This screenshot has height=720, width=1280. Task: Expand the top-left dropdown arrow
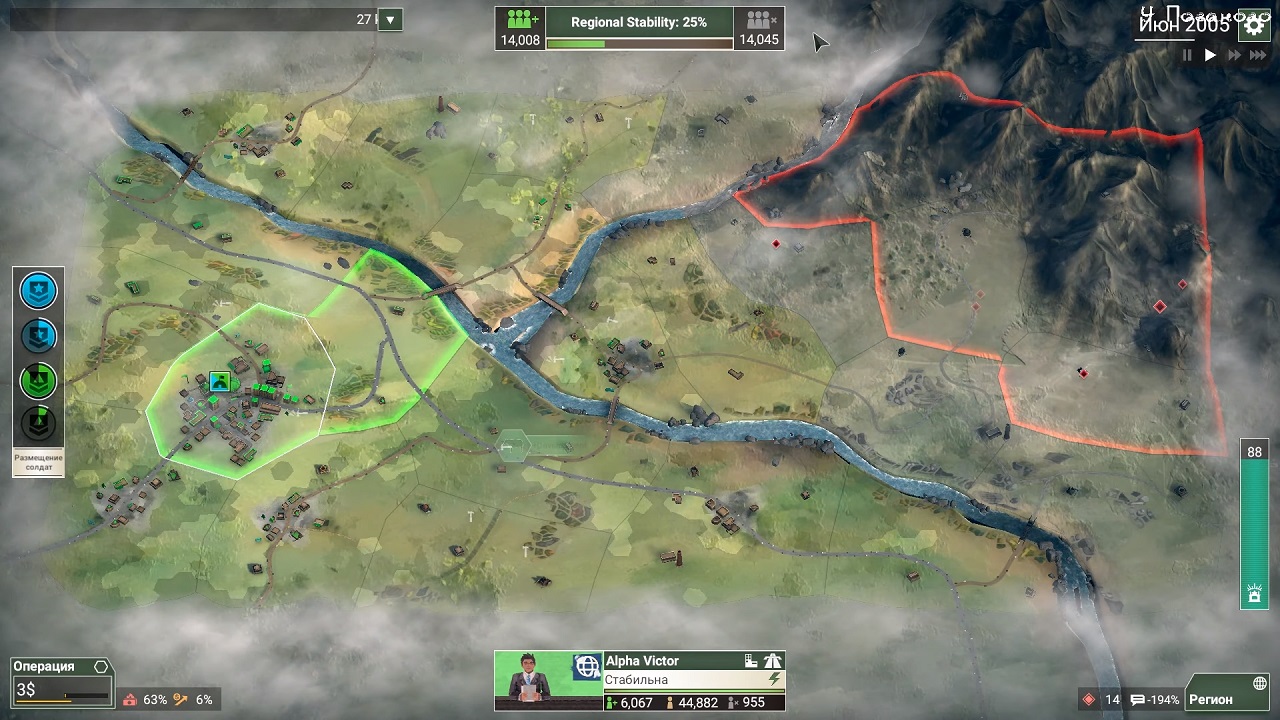pos(390,19)
